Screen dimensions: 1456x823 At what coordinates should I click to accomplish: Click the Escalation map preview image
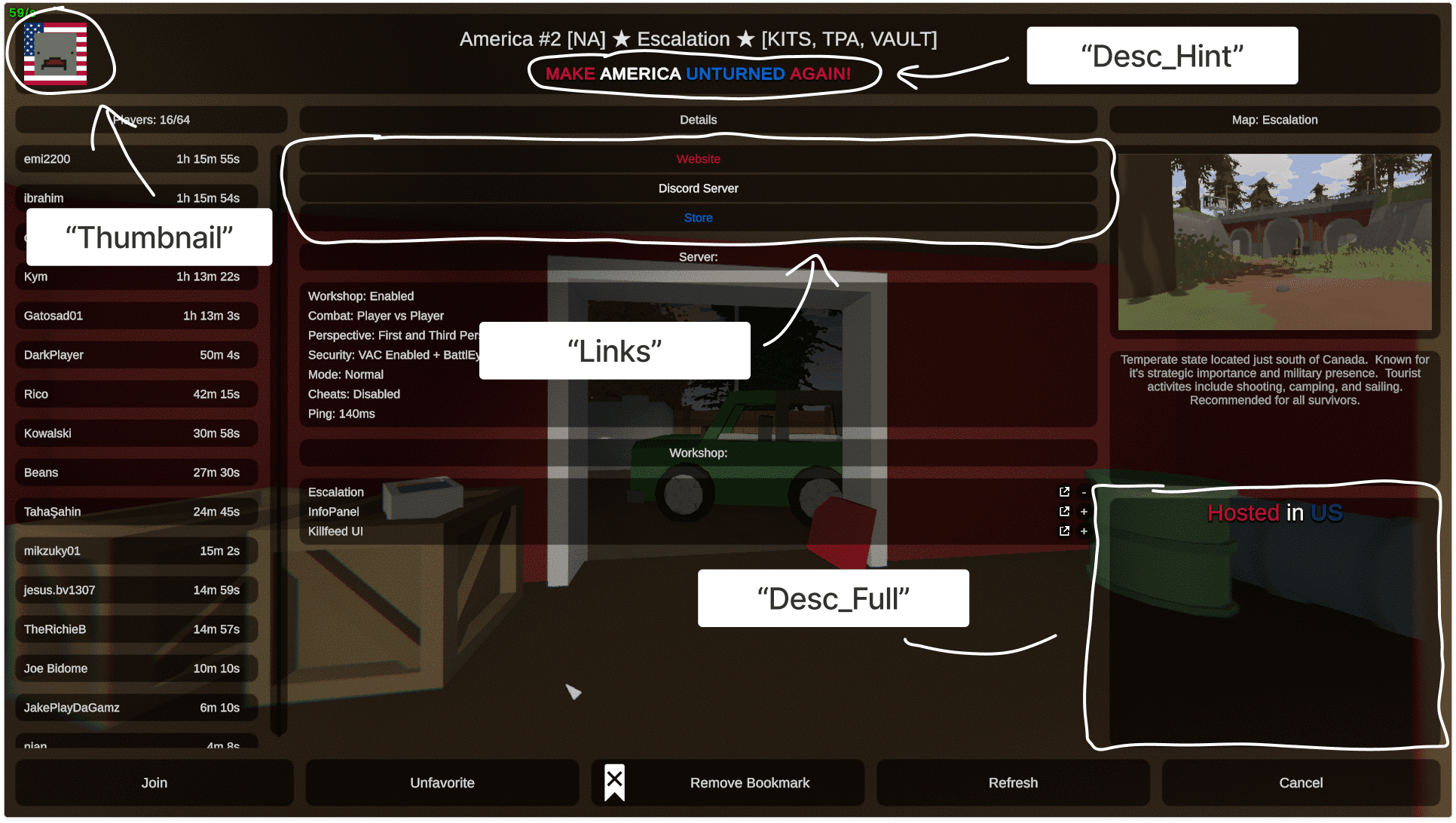point(1274,241)
